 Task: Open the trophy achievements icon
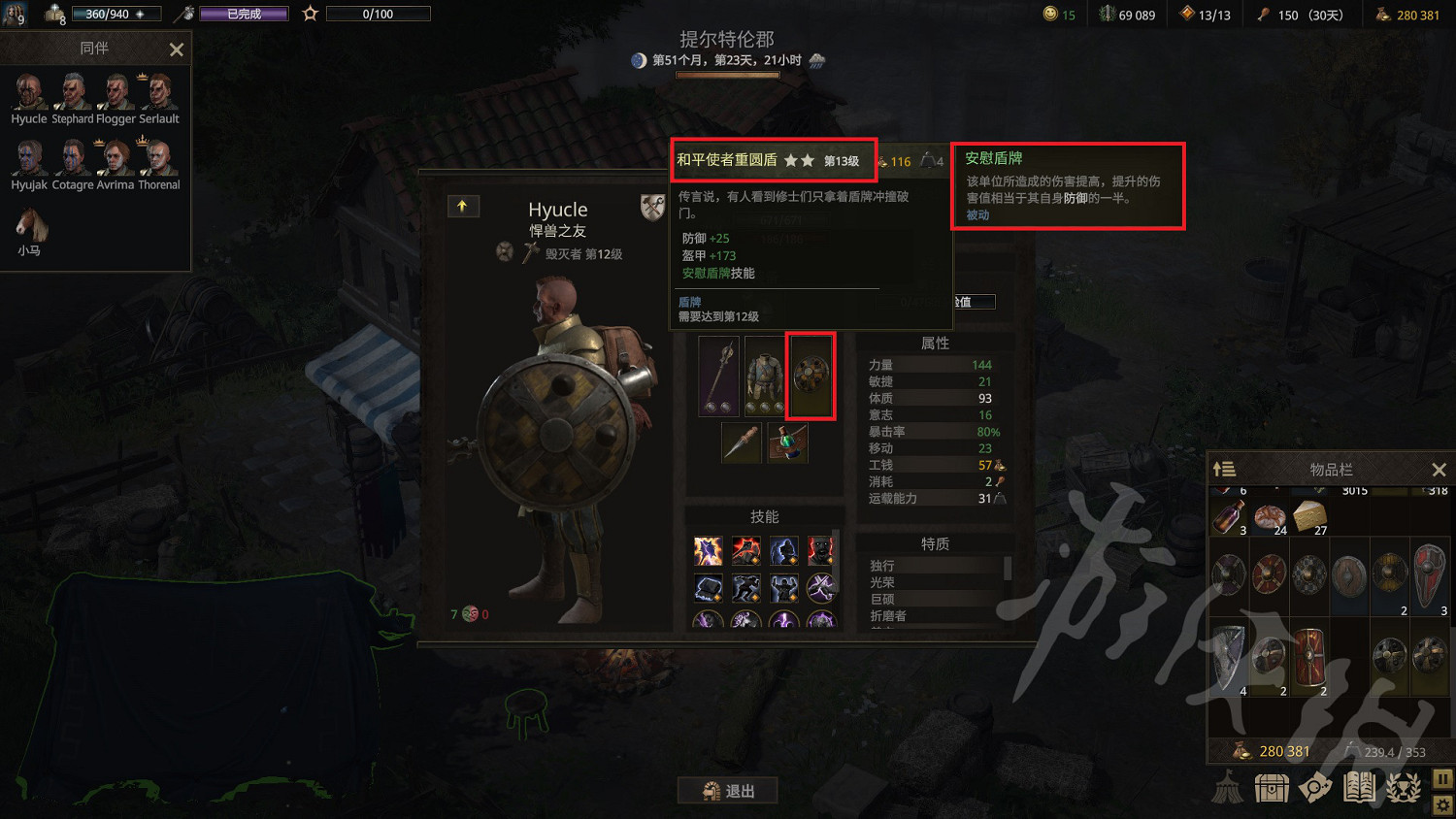click(x=1402, y=787)
